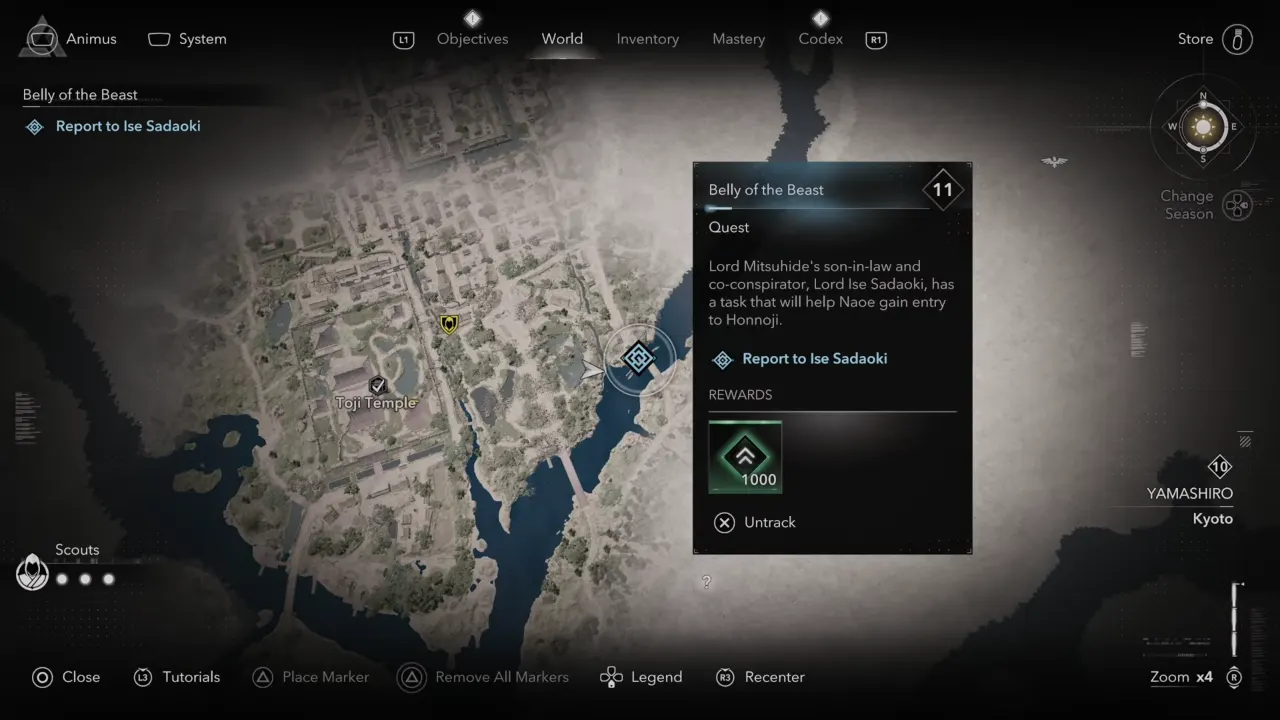Open the Scouts raven icon
Screen dimensions: 1280x720
tap(31, 571)
